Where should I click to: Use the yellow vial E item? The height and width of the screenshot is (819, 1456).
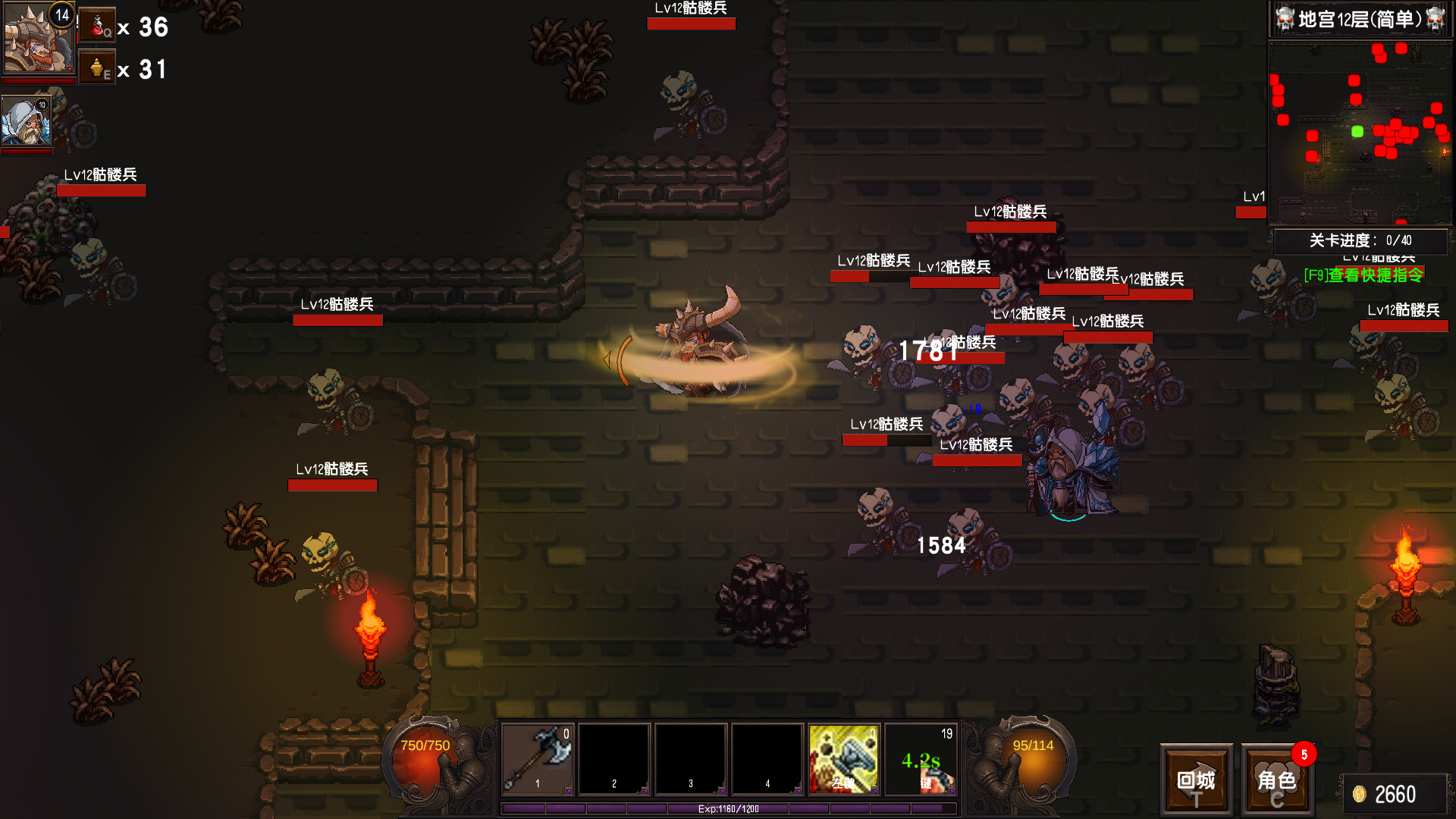[x=97, y=67]
